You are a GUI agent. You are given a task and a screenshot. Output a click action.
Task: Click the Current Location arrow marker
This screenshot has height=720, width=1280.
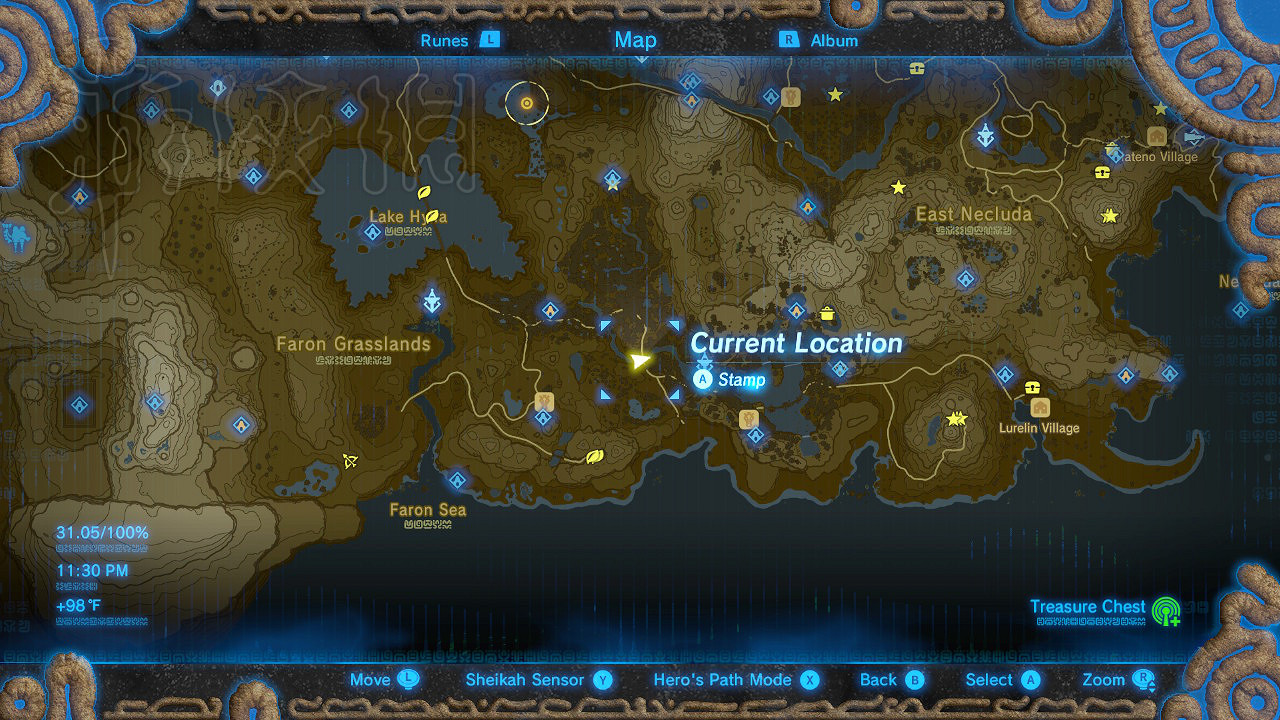pyautogui.click(x=640, y=363)
